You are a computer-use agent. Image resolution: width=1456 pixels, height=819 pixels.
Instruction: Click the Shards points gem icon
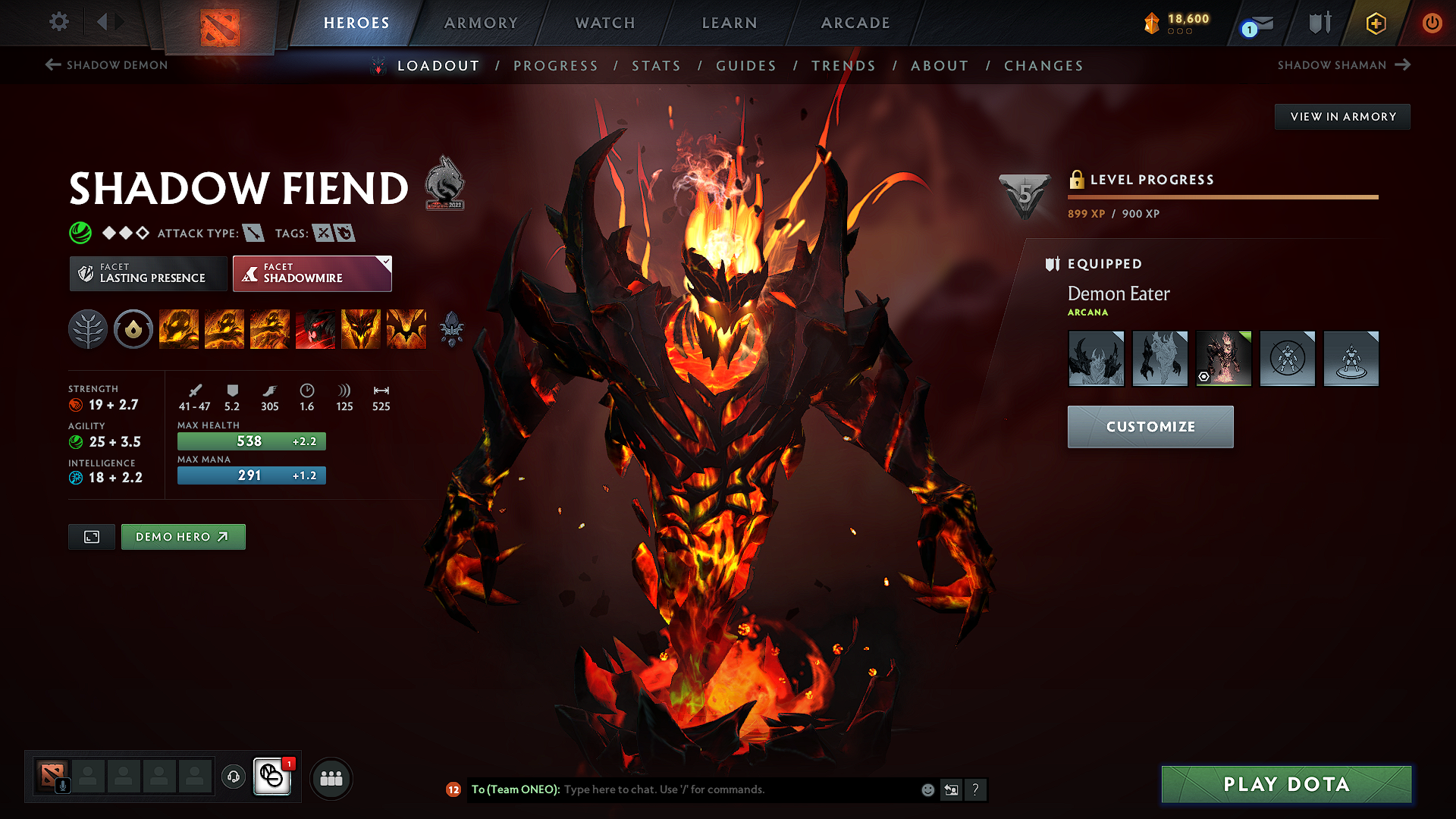click(1152, 24)
